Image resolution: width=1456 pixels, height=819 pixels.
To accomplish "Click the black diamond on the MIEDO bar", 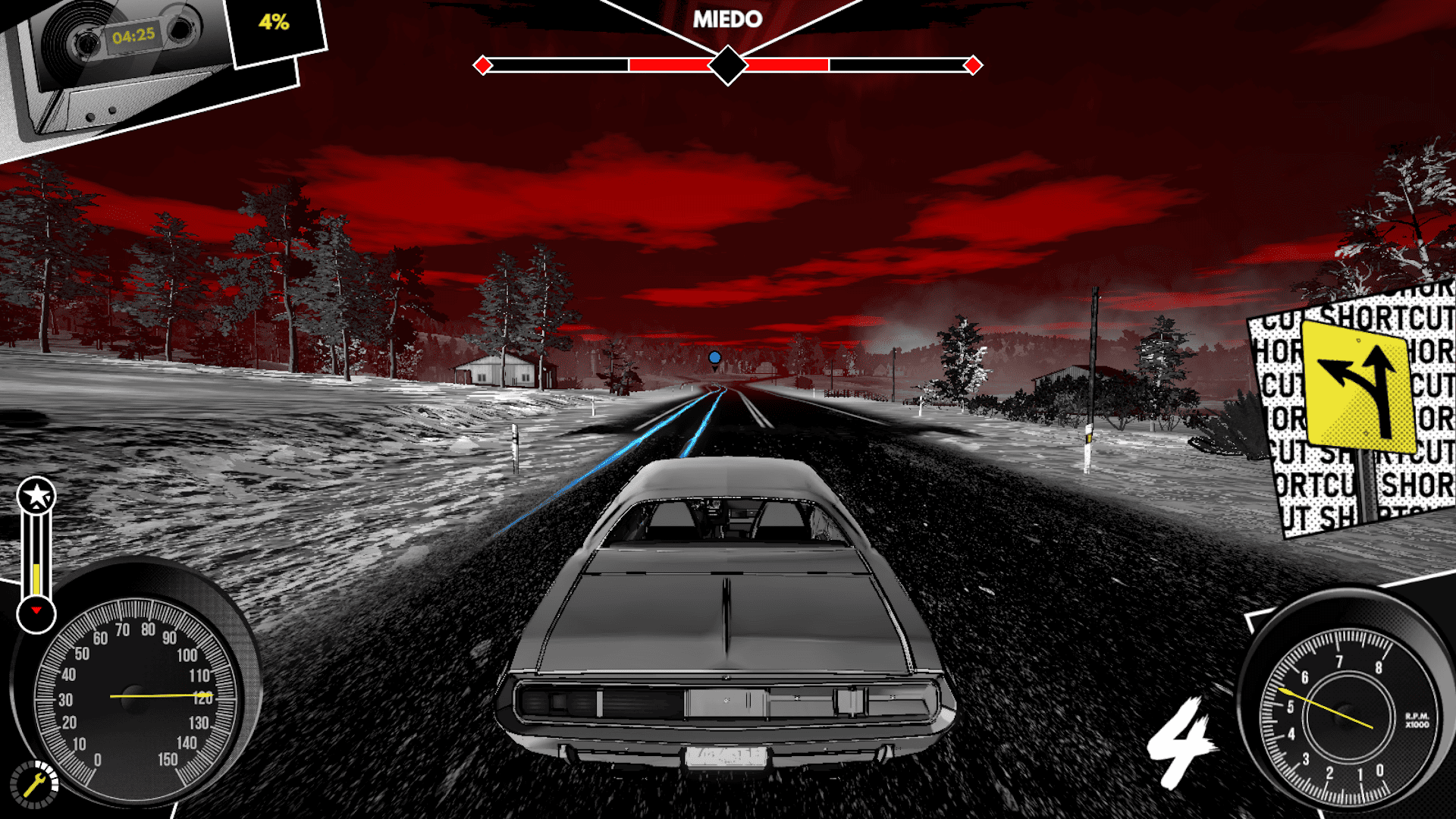I will (x=728, y=64).
